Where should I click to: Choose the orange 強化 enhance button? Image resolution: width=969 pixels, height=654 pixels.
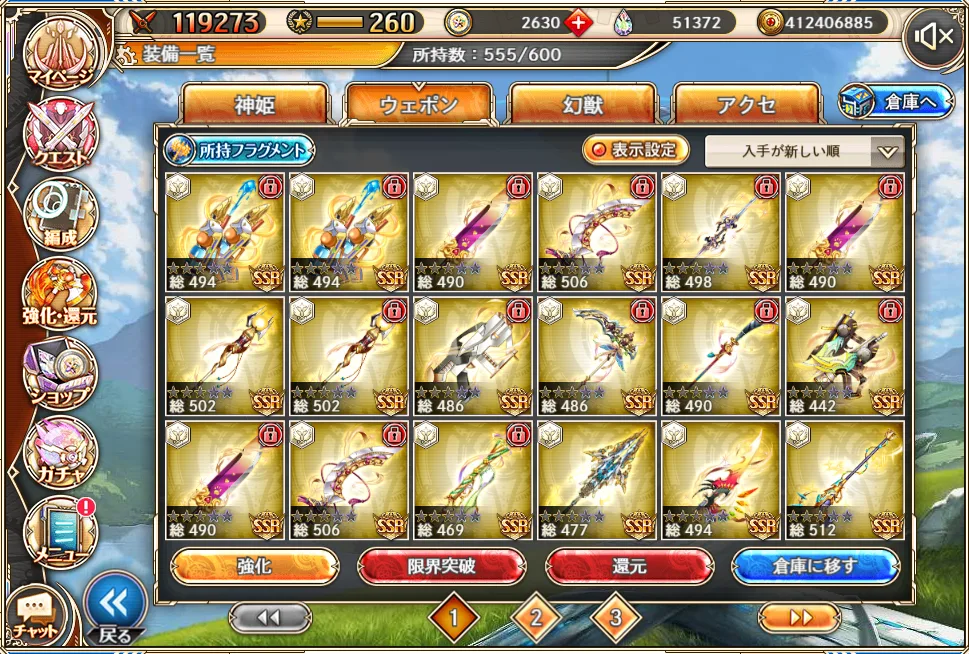(254, 566)
